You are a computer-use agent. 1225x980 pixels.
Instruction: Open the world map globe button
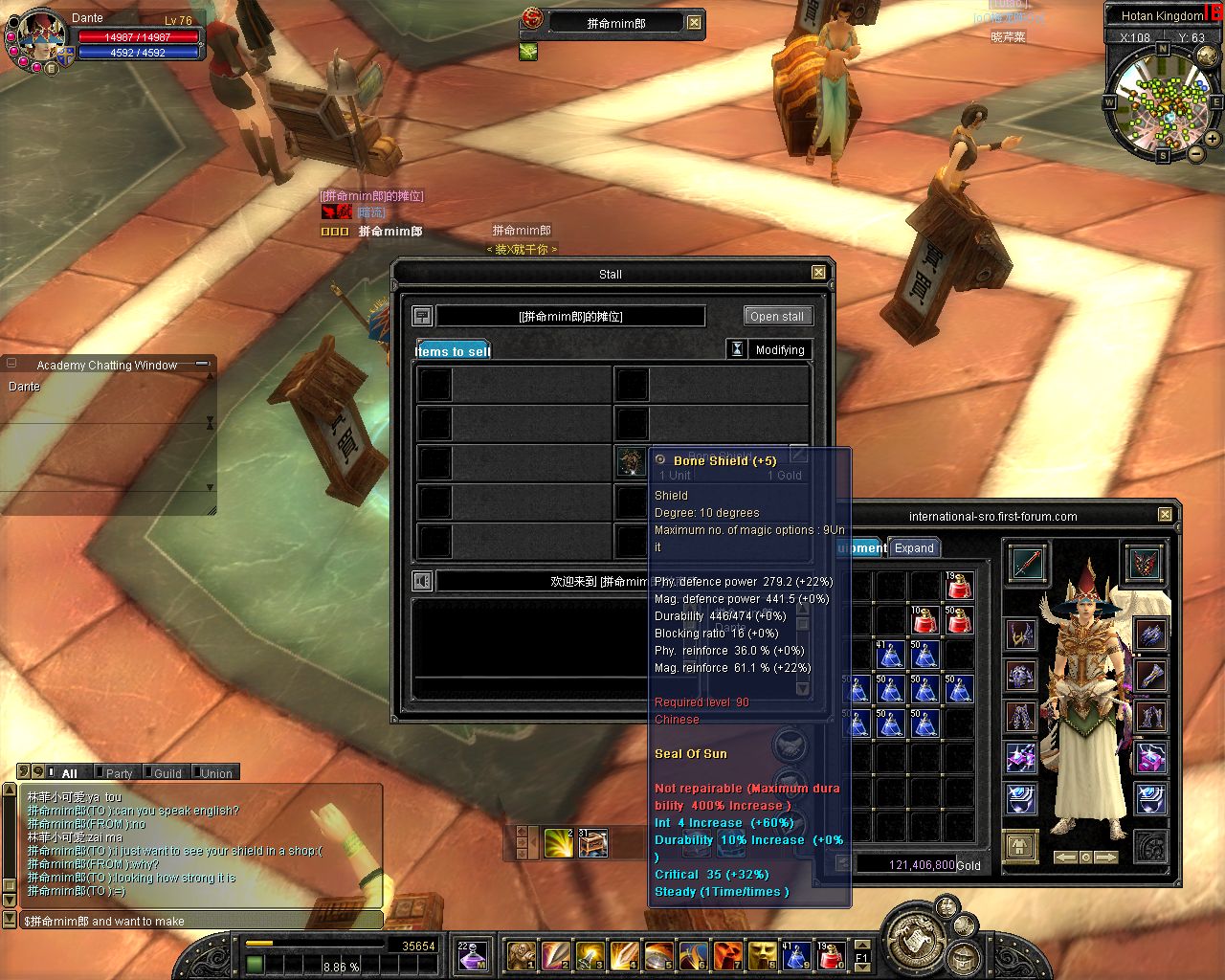point(1207,56)
